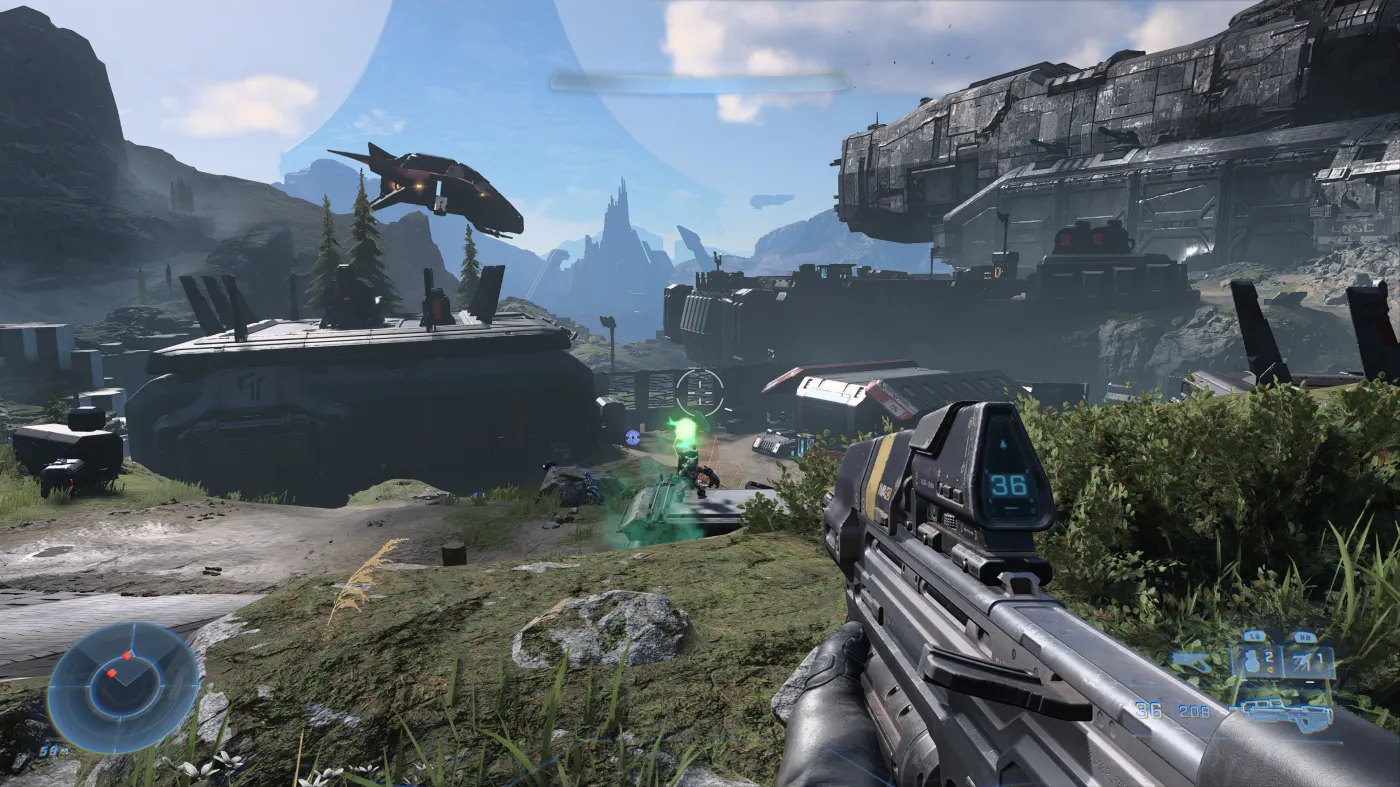Expand the grenade count indicator showing 2
This screenshot has height=787, width=1400.
point(1268,655)
